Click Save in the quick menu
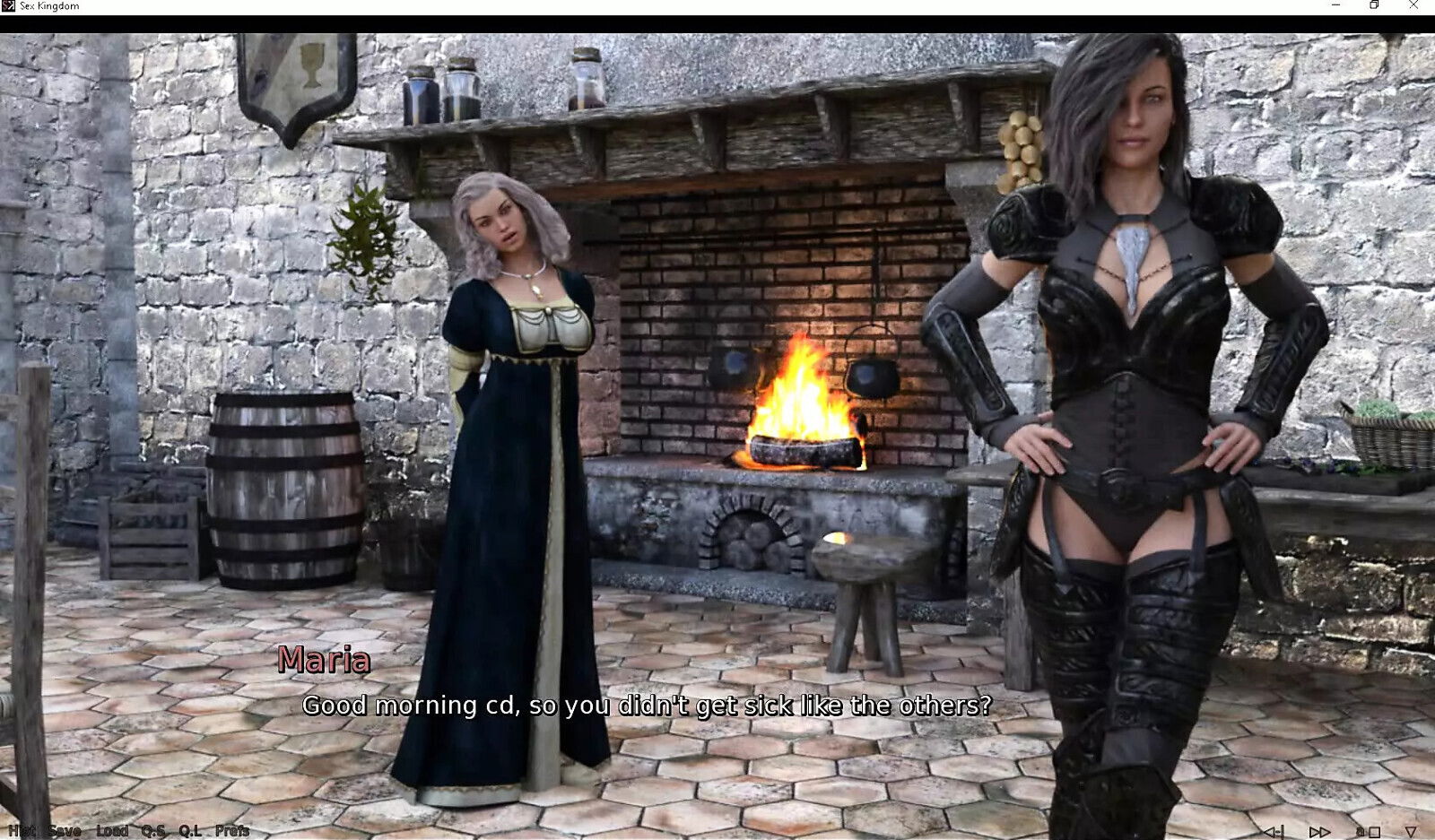Image resolution: width=1435 pixels, height=840 pixels. coord(64,830)
